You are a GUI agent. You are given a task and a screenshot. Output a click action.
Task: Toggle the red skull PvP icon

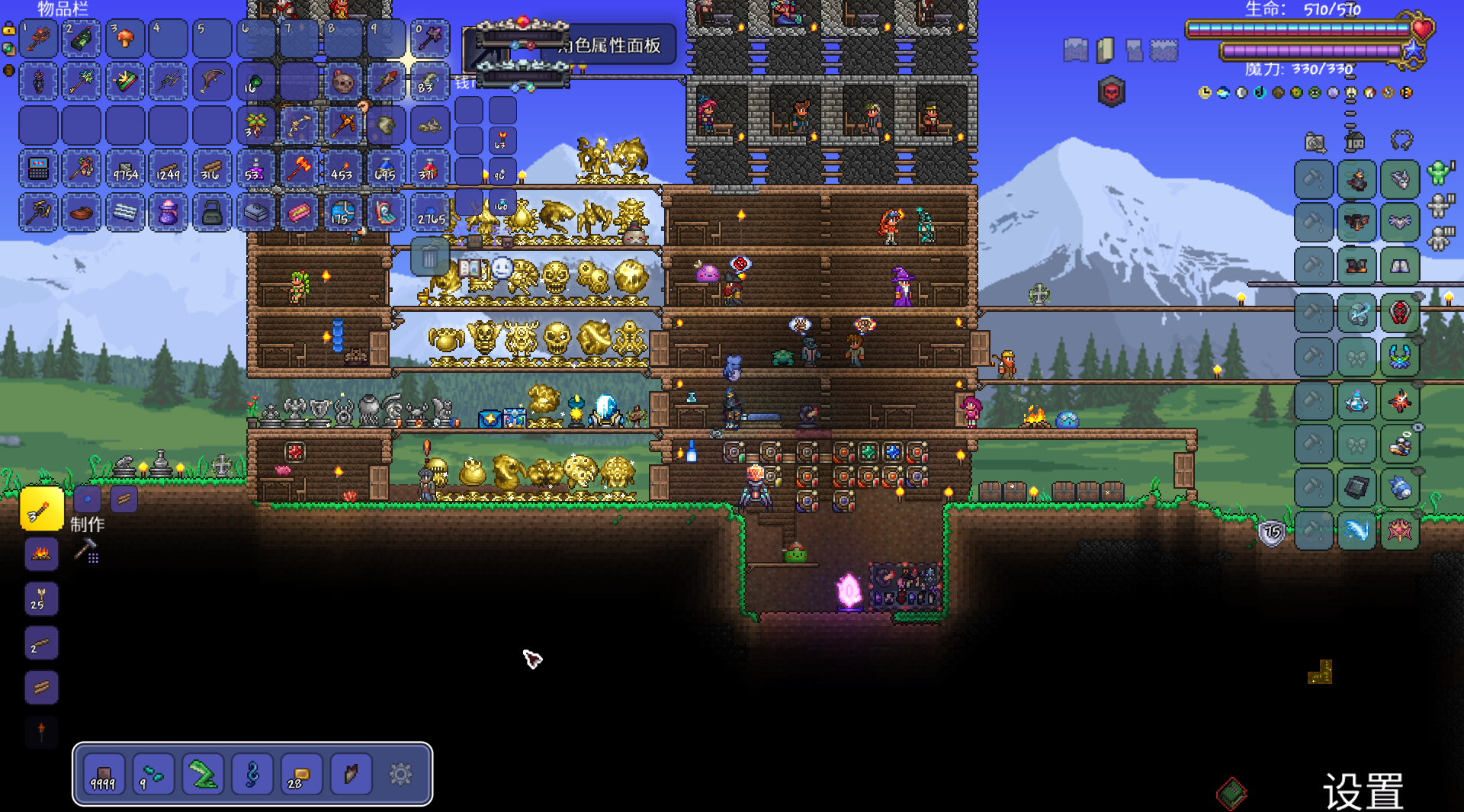point(1111,92)
